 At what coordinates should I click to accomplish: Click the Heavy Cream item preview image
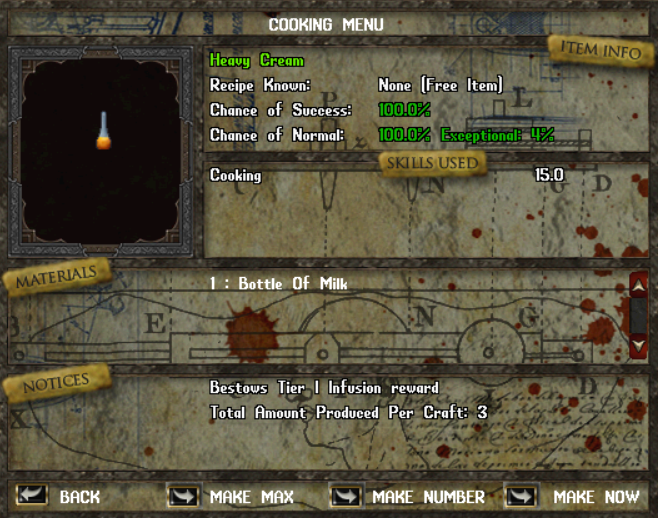click(x=102, y=134)
